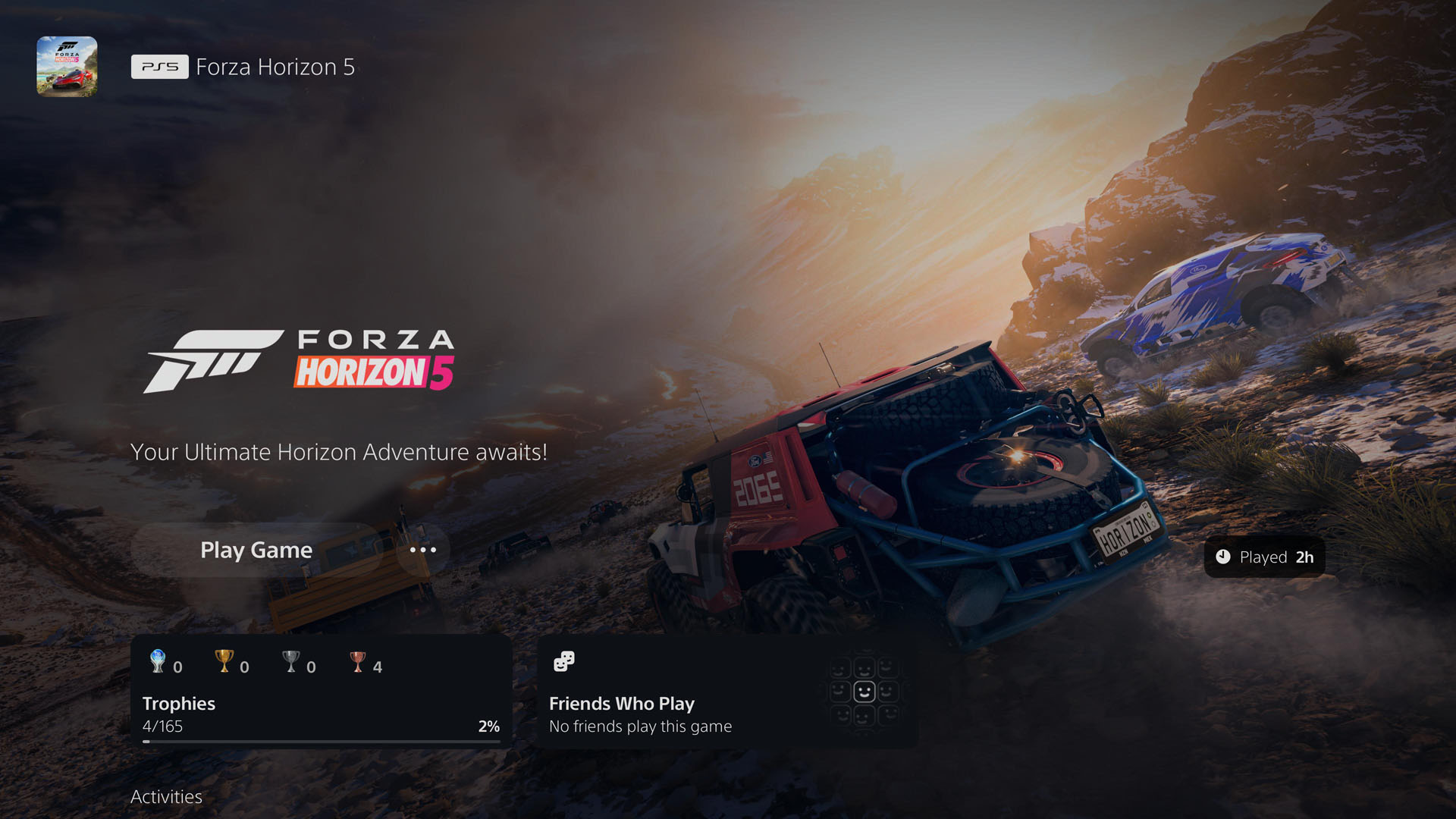Click the 2% completion label
1456x819 pixels.
(x=489, y=726)
